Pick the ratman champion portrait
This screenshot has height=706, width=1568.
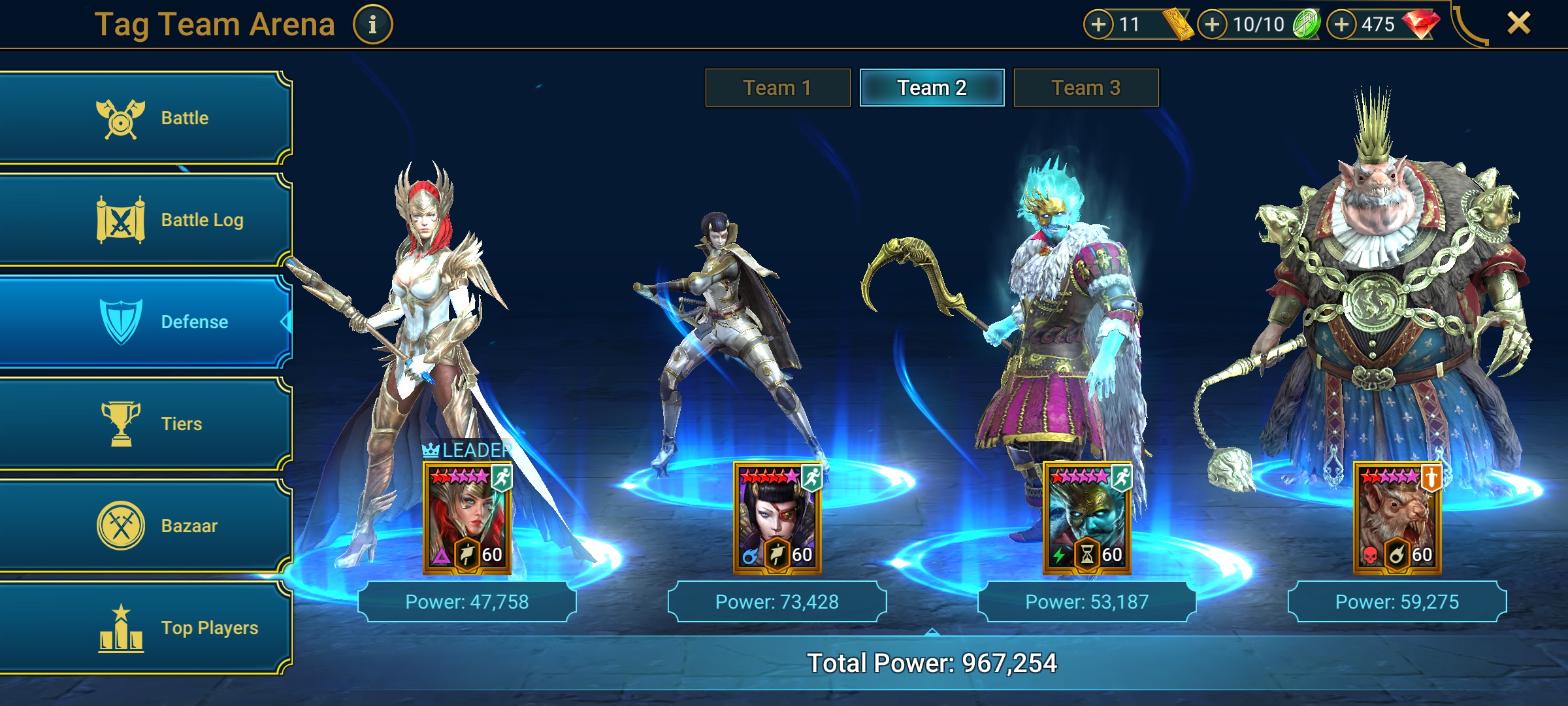point(1397,518)
